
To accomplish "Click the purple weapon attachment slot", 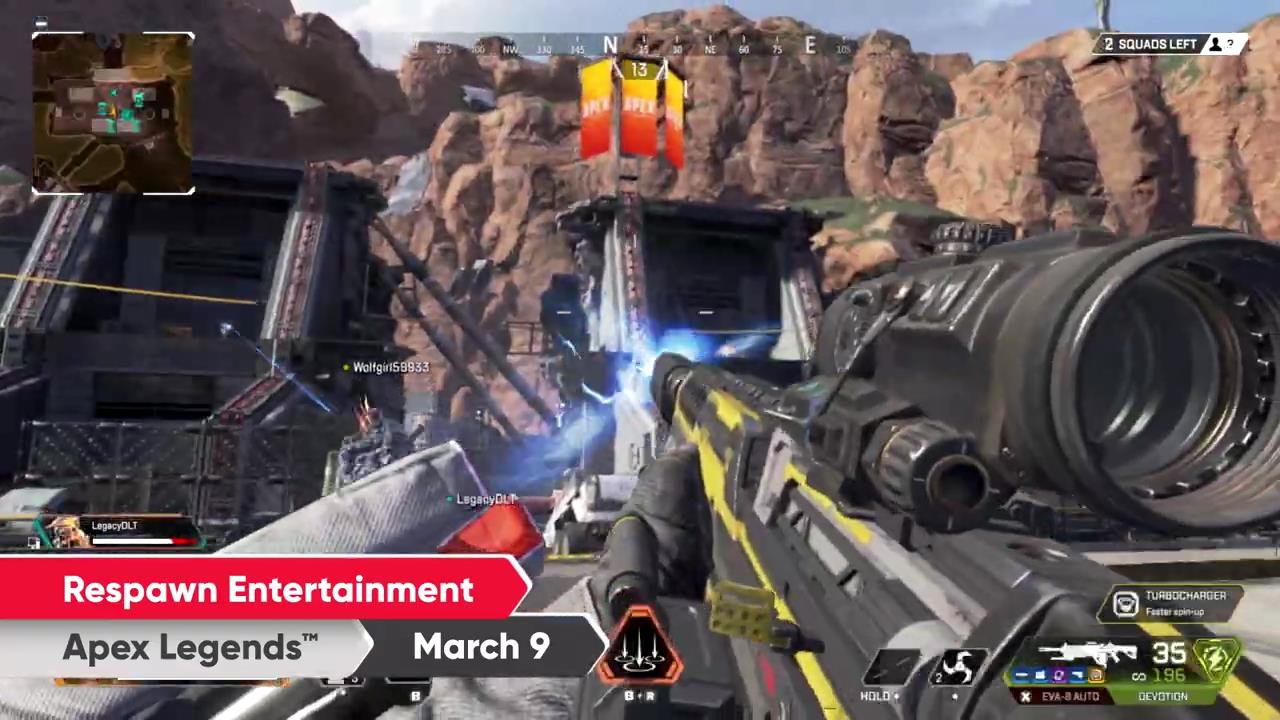I will (x=1059, y=676).
